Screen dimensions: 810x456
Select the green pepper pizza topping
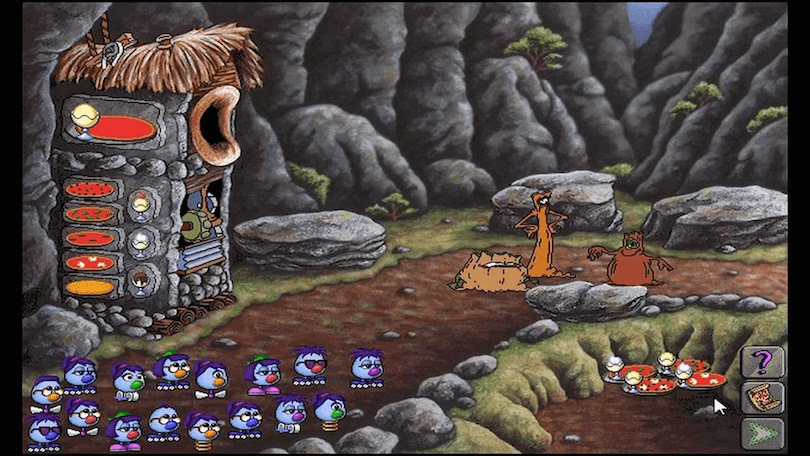[x=90, y=213]
